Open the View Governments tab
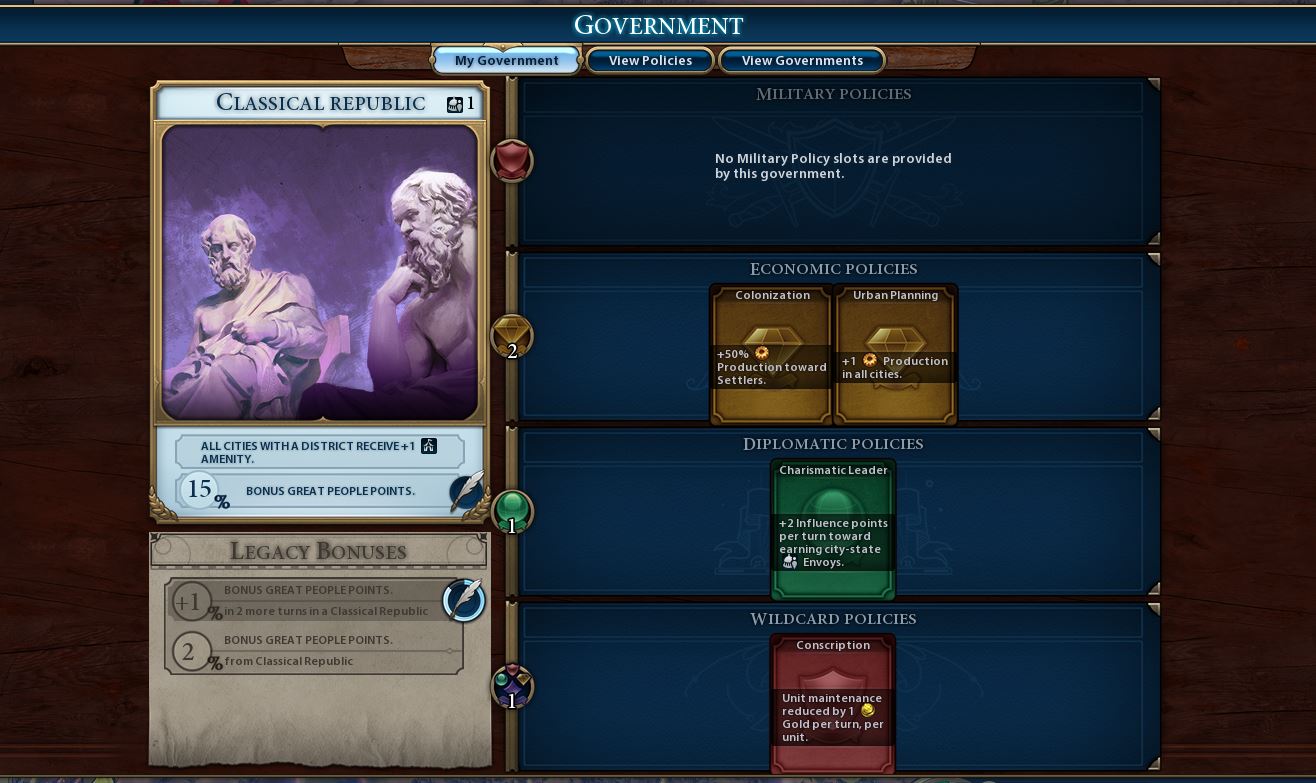This screenshot has height=783, width=1316. (802, 61)
